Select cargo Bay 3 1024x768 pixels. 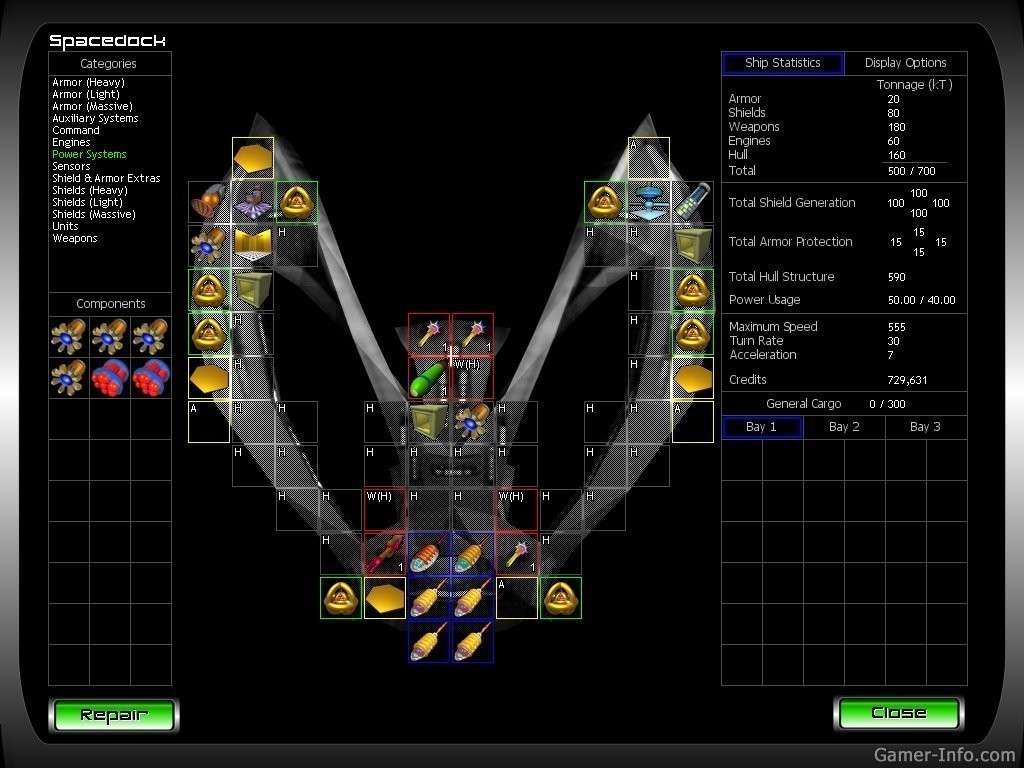[x=925, y=427]
